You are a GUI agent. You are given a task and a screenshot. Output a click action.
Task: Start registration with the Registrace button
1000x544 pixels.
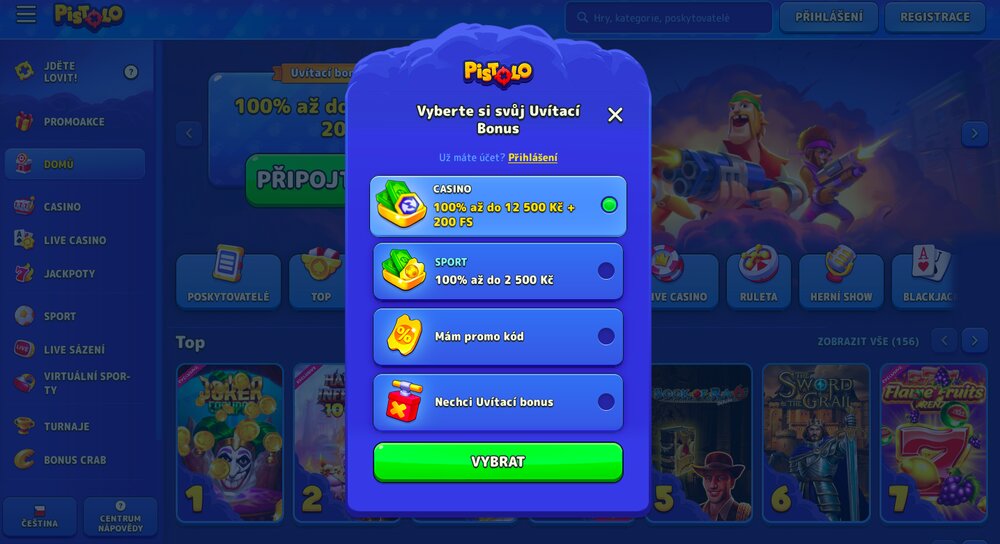[x=934, y=17]
